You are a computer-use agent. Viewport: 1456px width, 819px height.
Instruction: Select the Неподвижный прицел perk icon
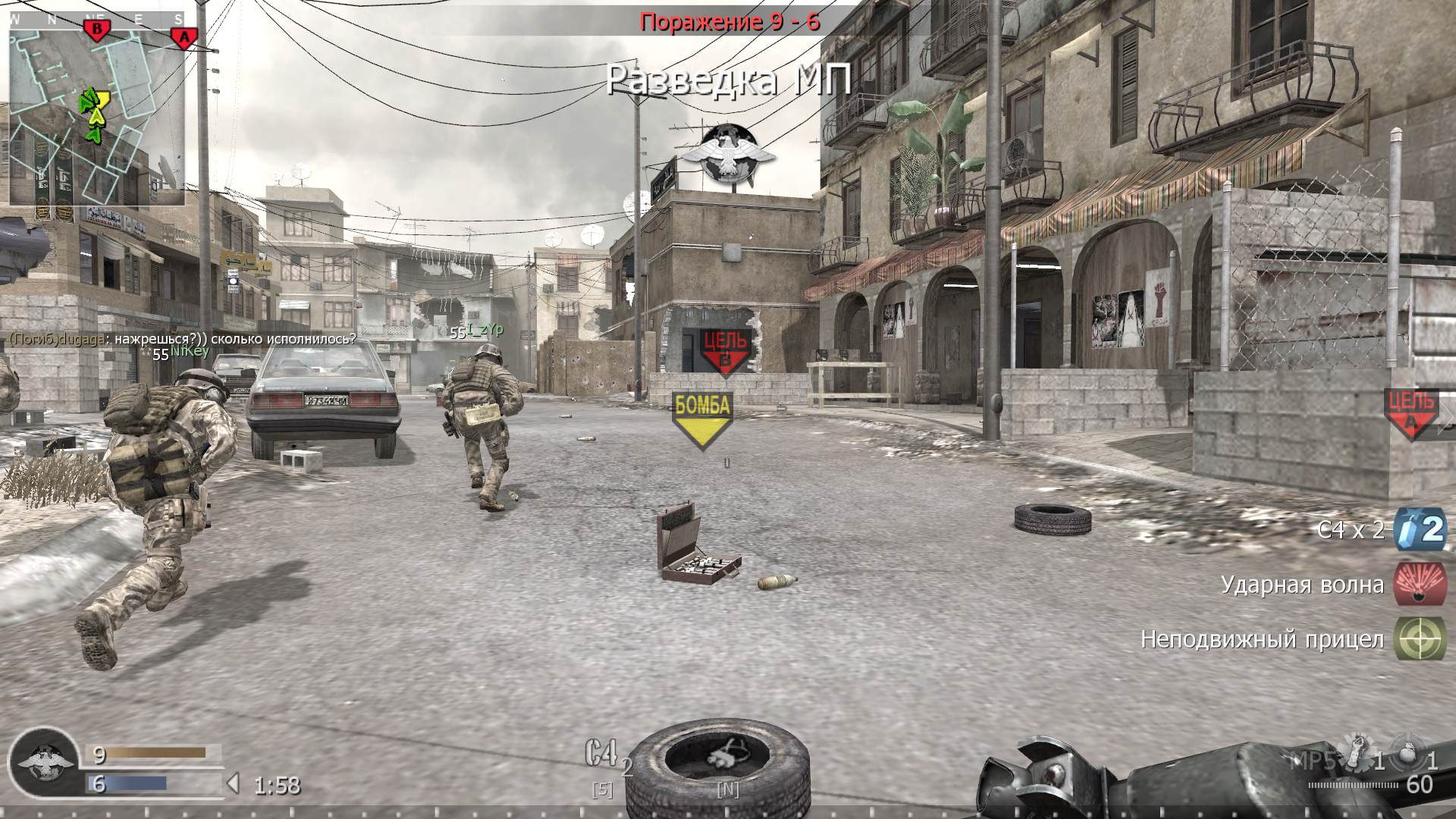click(x=1420, y=639)
